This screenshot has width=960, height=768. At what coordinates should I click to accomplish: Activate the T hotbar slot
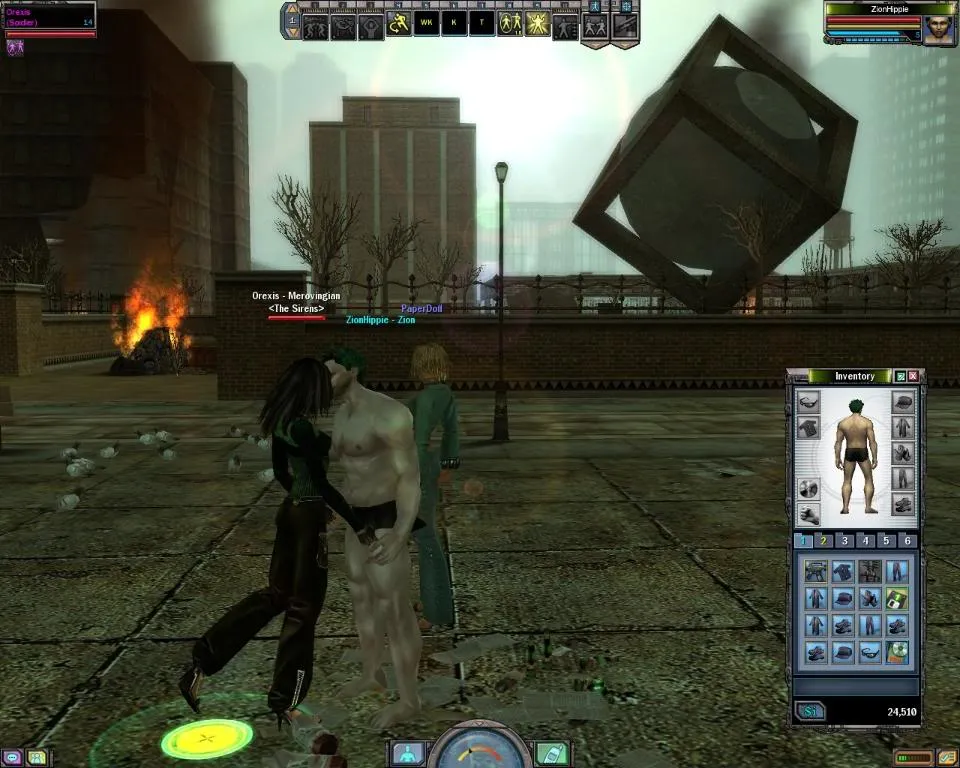[x=482, y=23]
